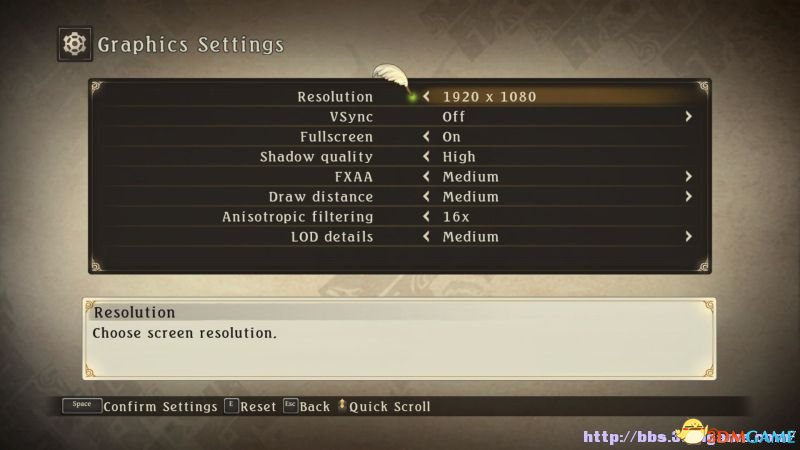Select the LOD details row
The image size is (800, 450).
332,237
